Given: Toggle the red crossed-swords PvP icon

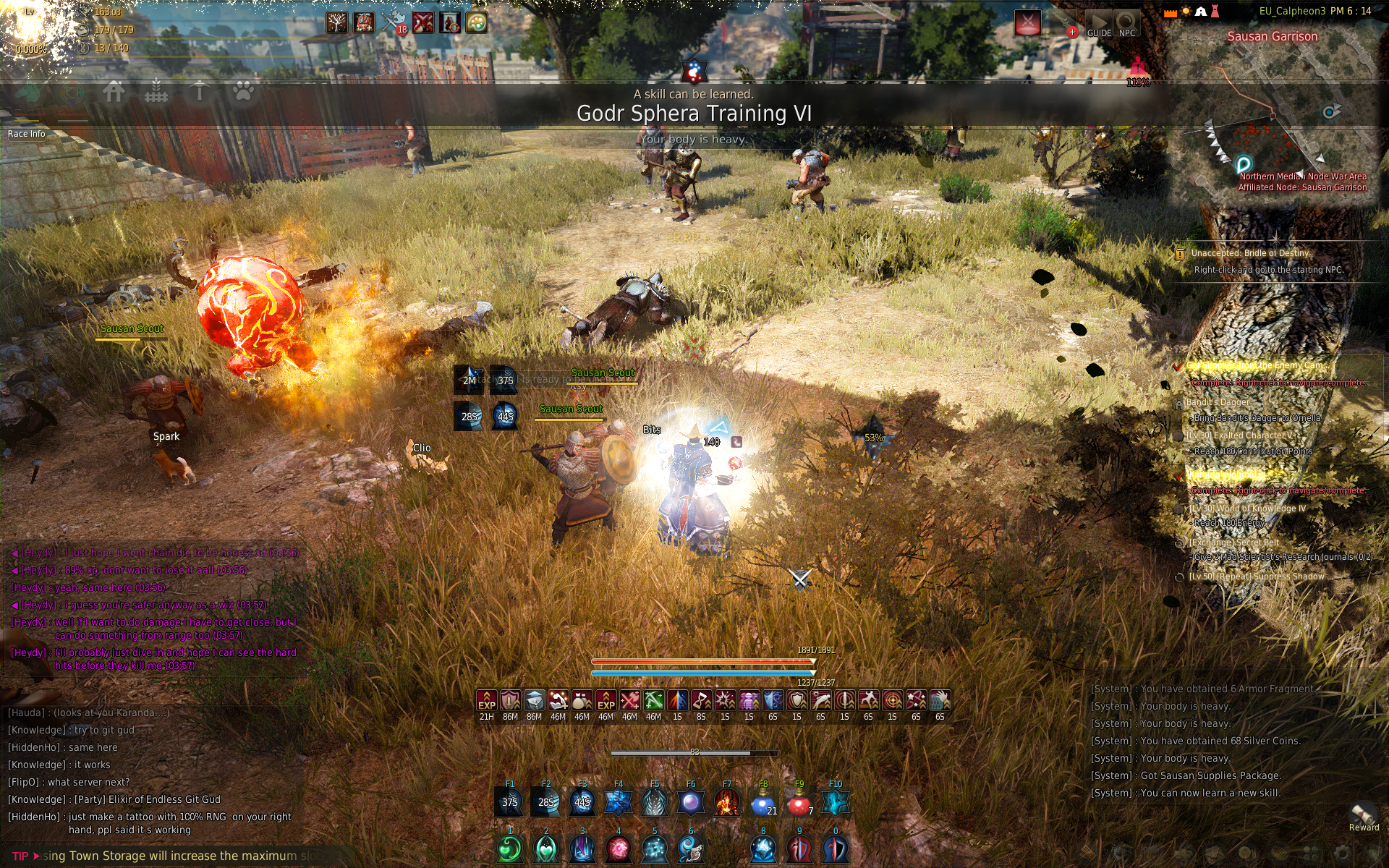Looking at the screenshot, I should (x=1027, y=23).
